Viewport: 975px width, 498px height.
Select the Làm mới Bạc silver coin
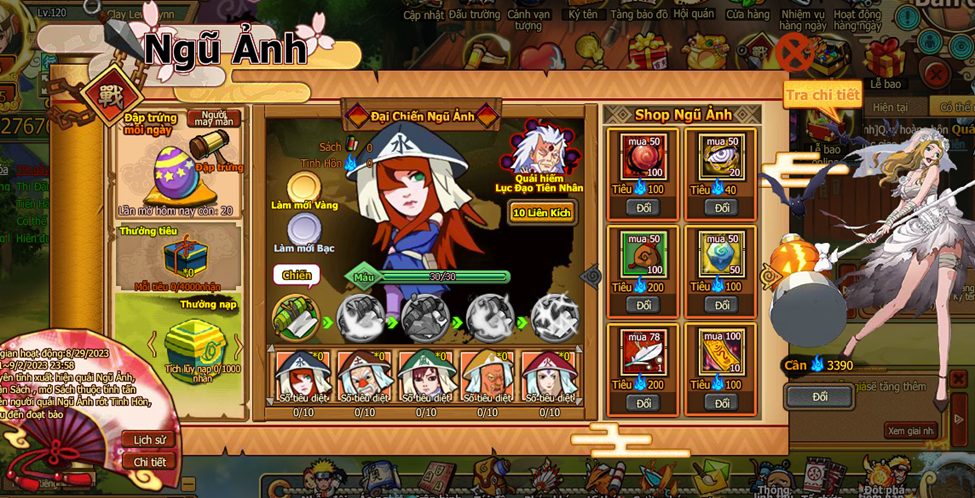click(x=304, y=231)
